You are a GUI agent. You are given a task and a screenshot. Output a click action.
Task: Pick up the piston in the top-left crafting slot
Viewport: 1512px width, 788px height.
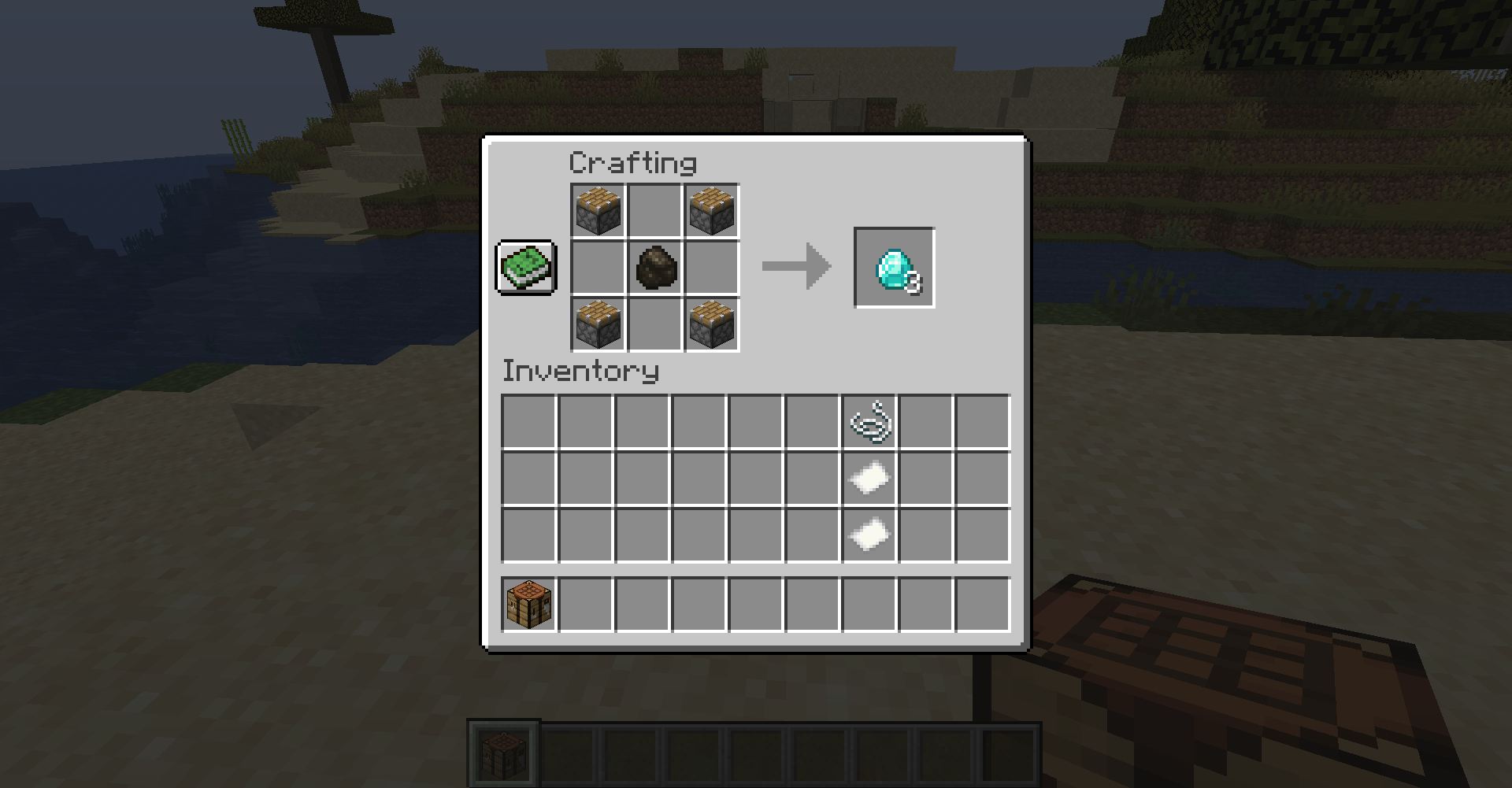pyautogui.click(x=596, y=210)
